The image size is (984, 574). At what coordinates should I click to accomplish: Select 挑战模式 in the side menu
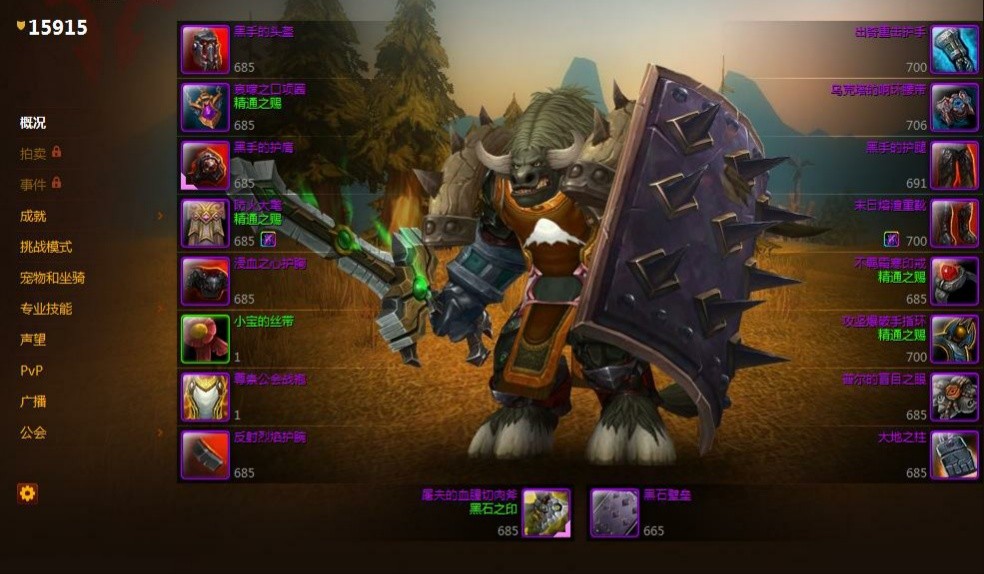(x=46, y=247)
